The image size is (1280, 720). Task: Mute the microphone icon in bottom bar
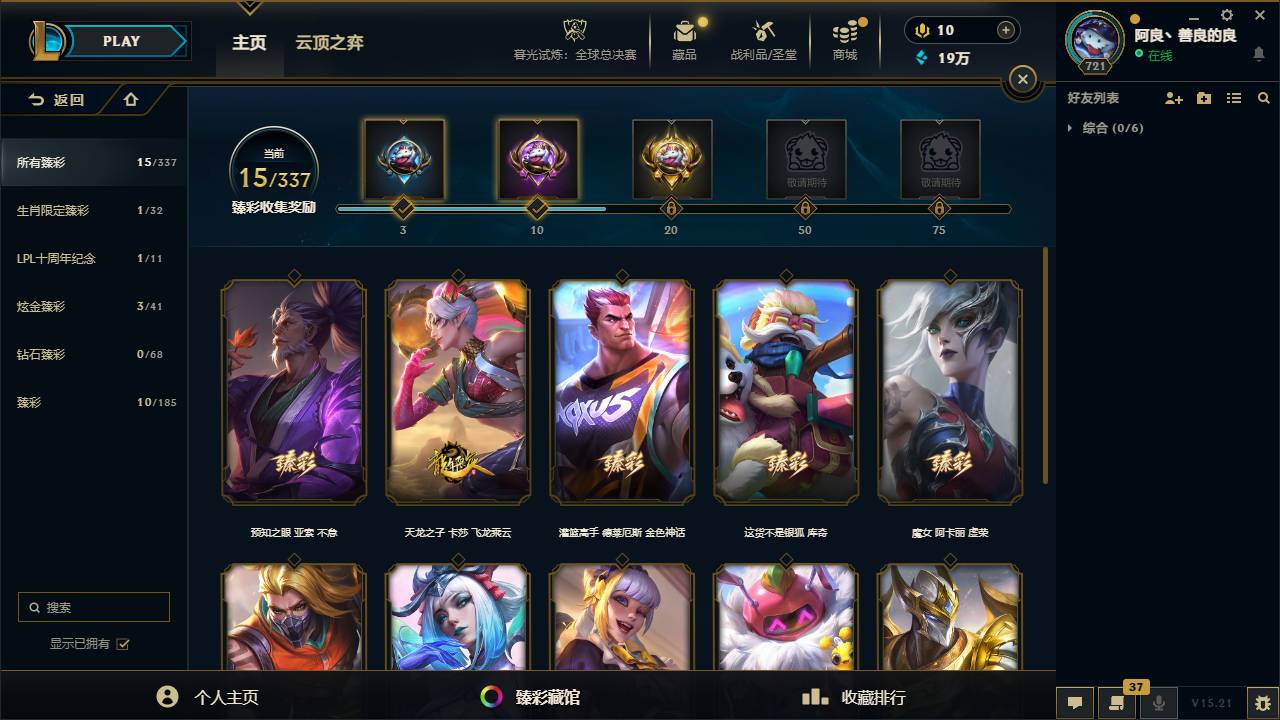[1160, 704]
